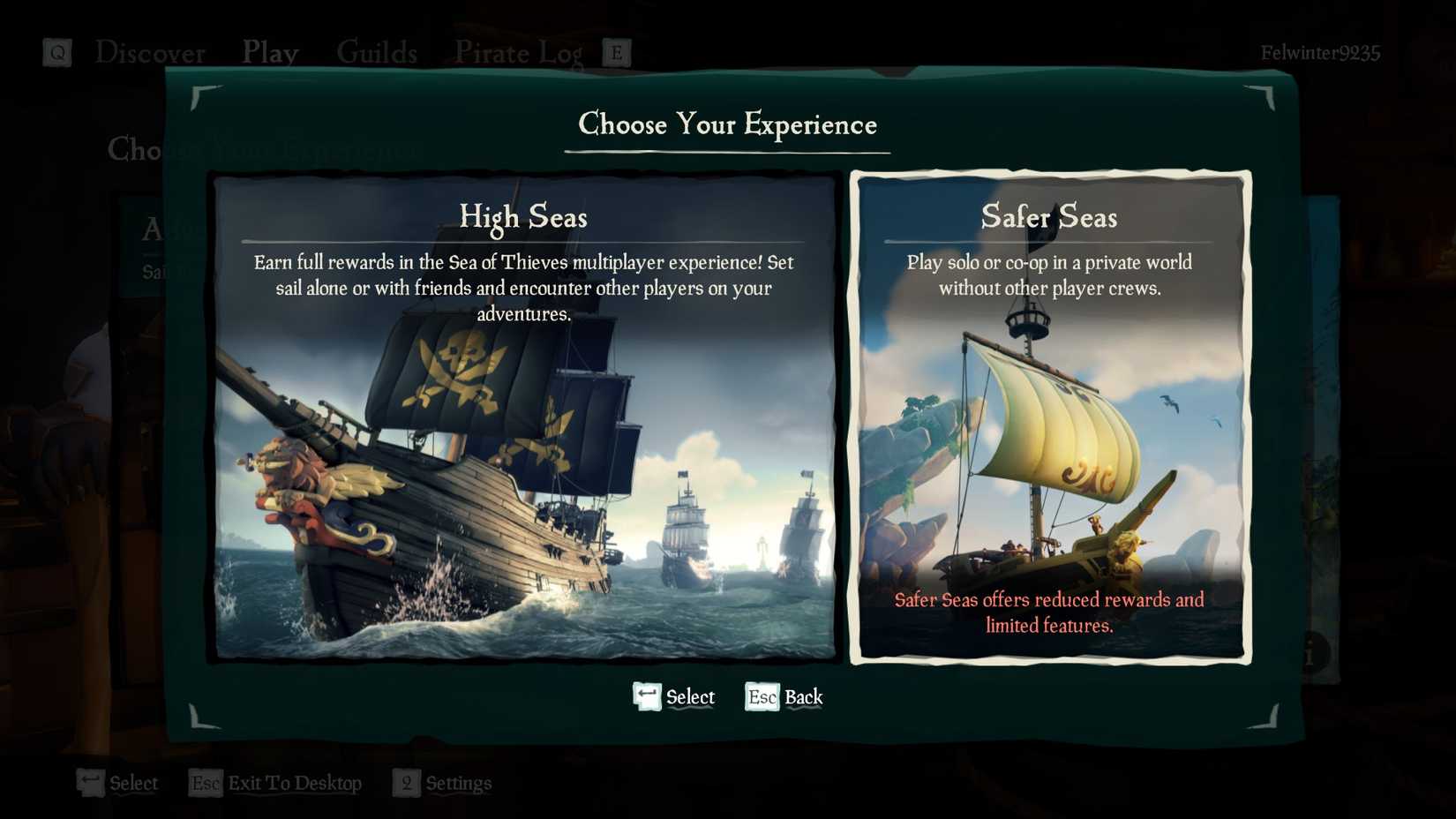Click the Select prompt below the panels

click(x=690, y=696)
